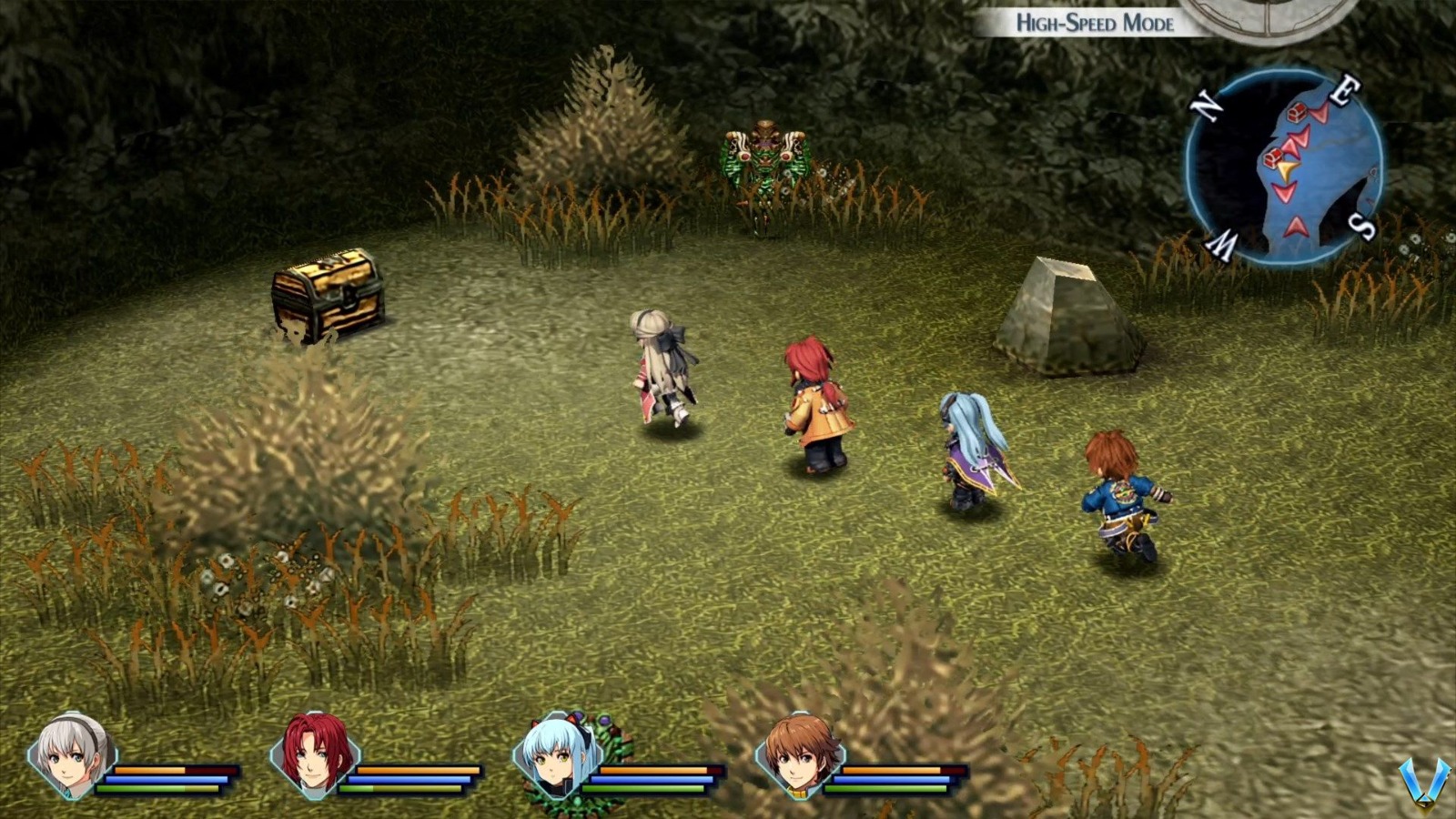The image size is (1456, 819).
Task: Turn off High-Speed Mode via its banner
Action: point(1096,24)
